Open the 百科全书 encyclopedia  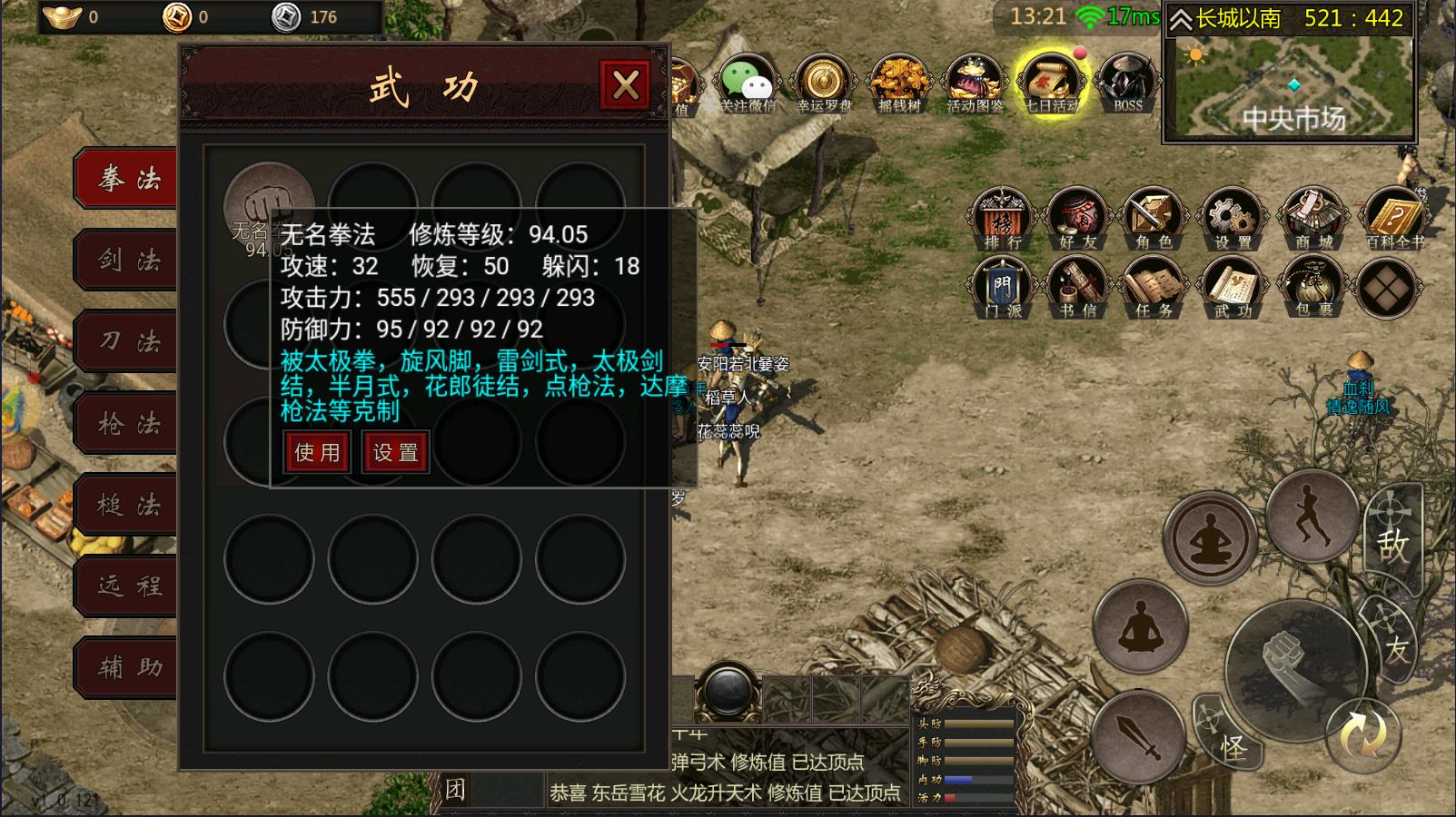pyautogui.click(x=1393, y=219)
